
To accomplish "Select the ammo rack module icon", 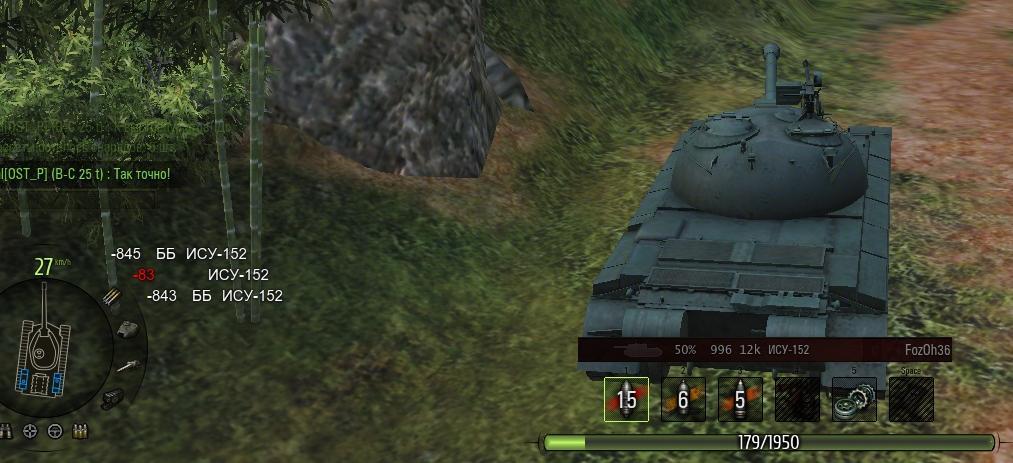I will (x=111, y=297).
